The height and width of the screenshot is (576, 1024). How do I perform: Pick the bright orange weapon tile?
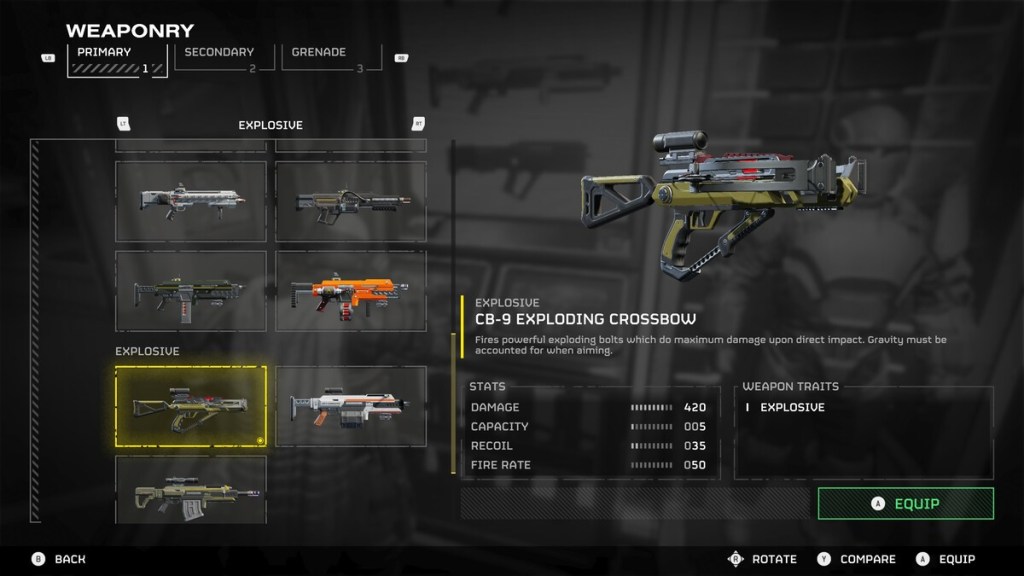click(350, 290)
